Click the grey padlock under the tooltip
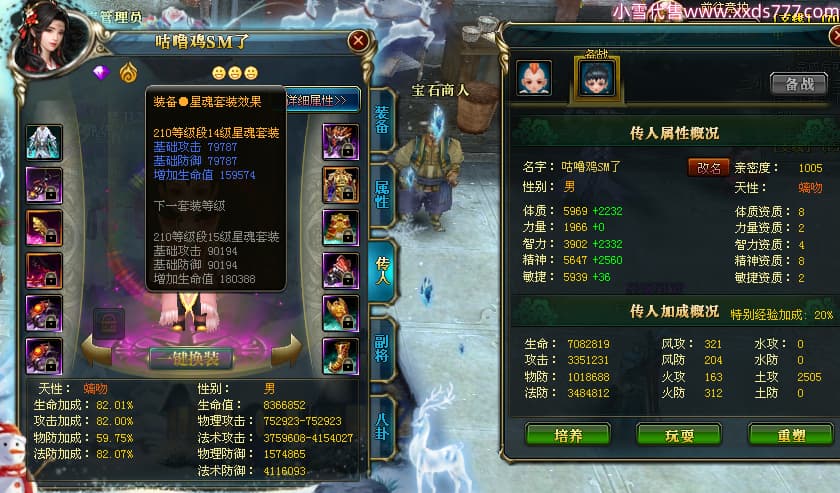This screenshot has width=840, height=493. click(x=108, y=323)
